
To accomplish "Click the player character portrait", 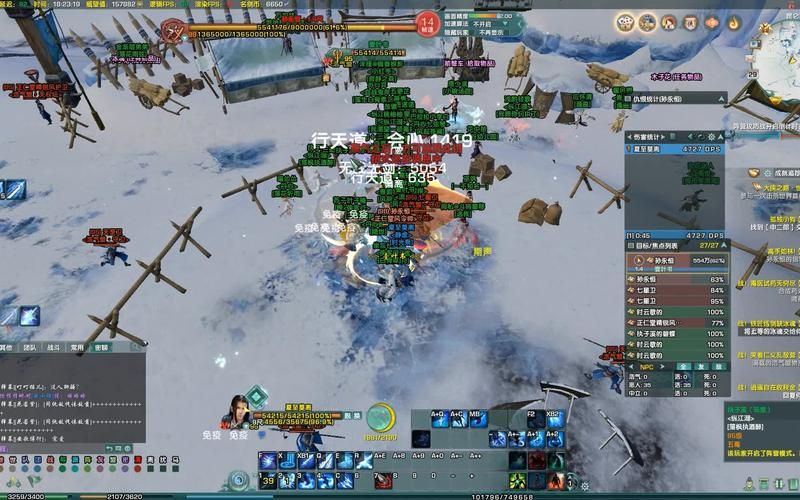I will [241, 412].
